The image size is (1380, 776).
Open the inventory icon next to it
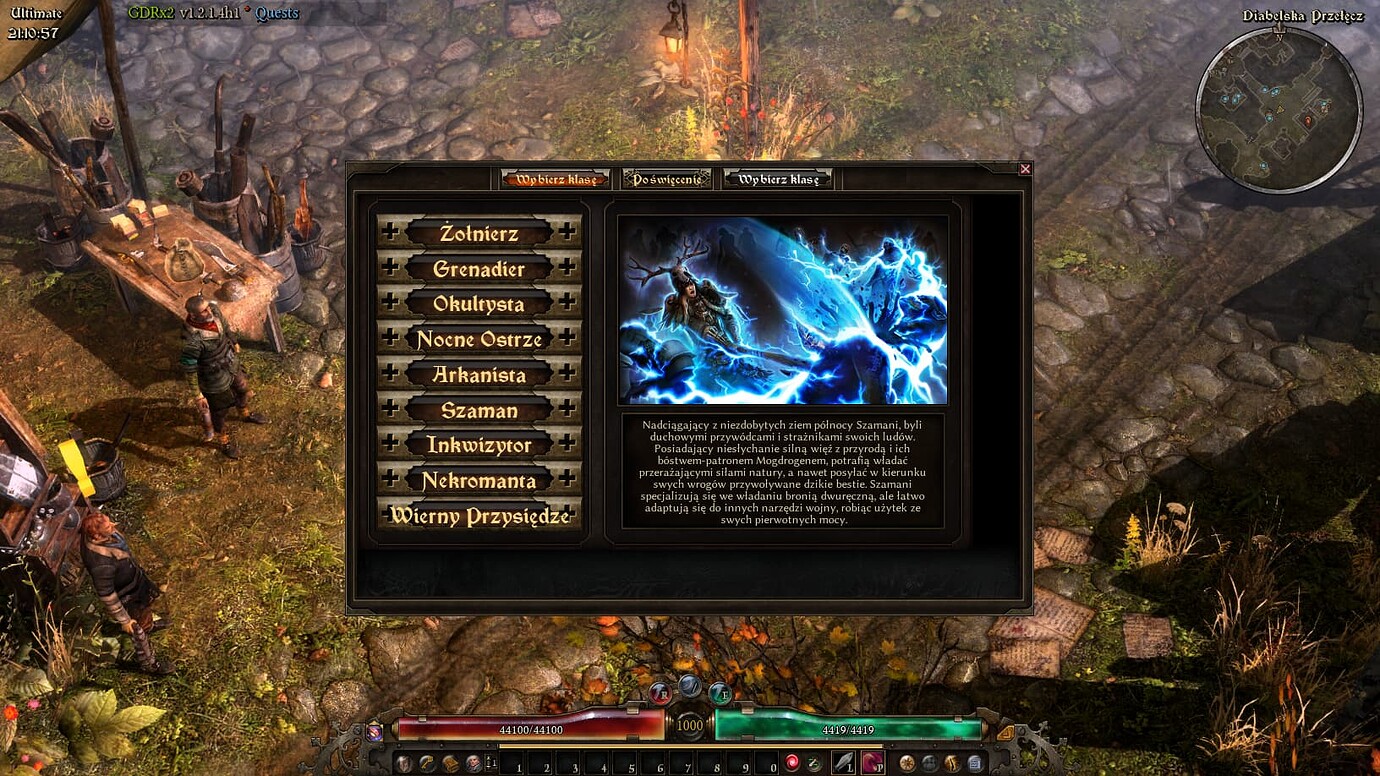[x=425, y=762]
